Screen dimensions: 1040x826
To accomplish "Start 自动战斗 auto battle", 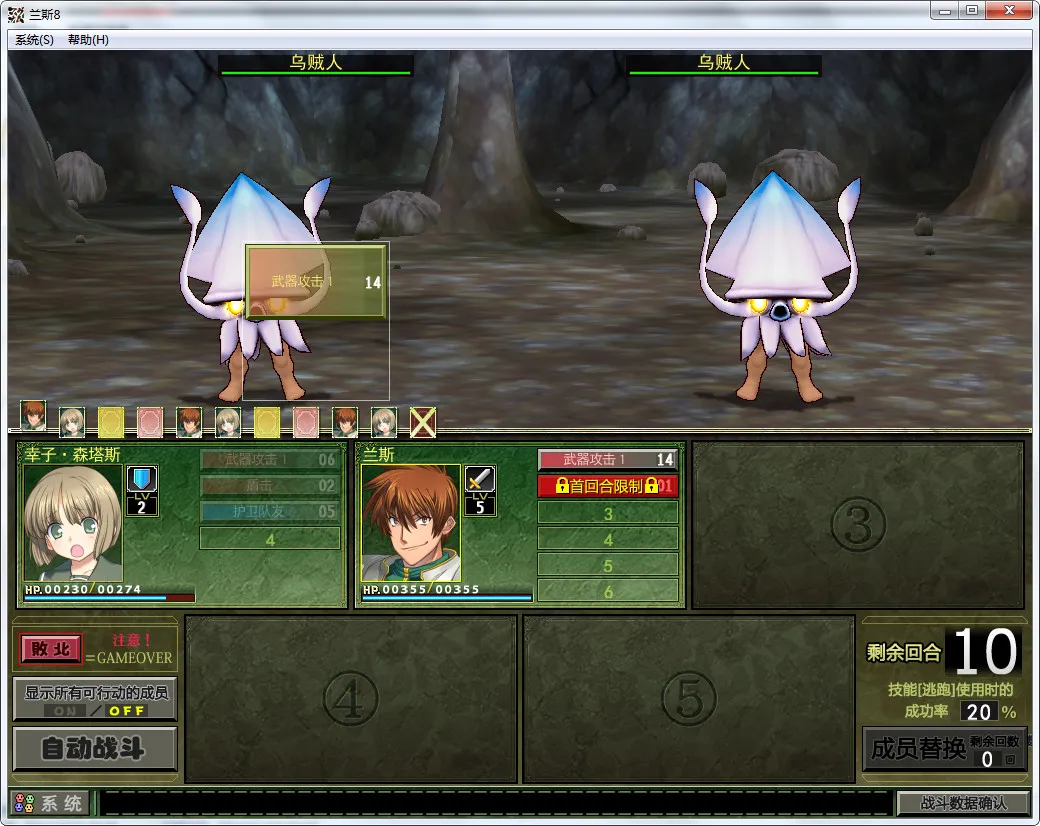I will (x=95, y=749).
